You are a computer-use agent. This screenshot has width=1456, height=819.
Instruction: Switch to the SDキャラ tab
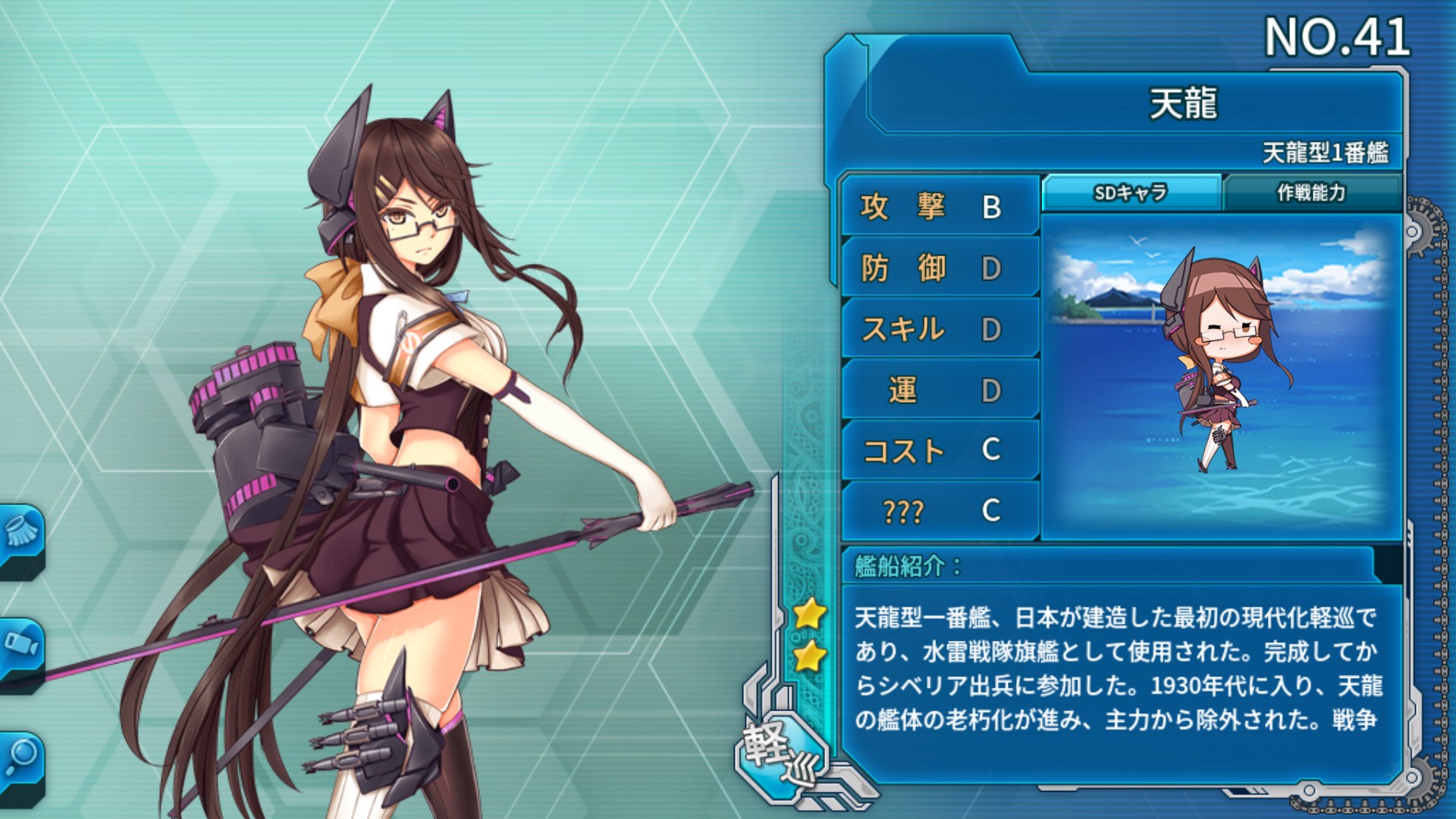pyautogui.click(x=1131, y=193)
